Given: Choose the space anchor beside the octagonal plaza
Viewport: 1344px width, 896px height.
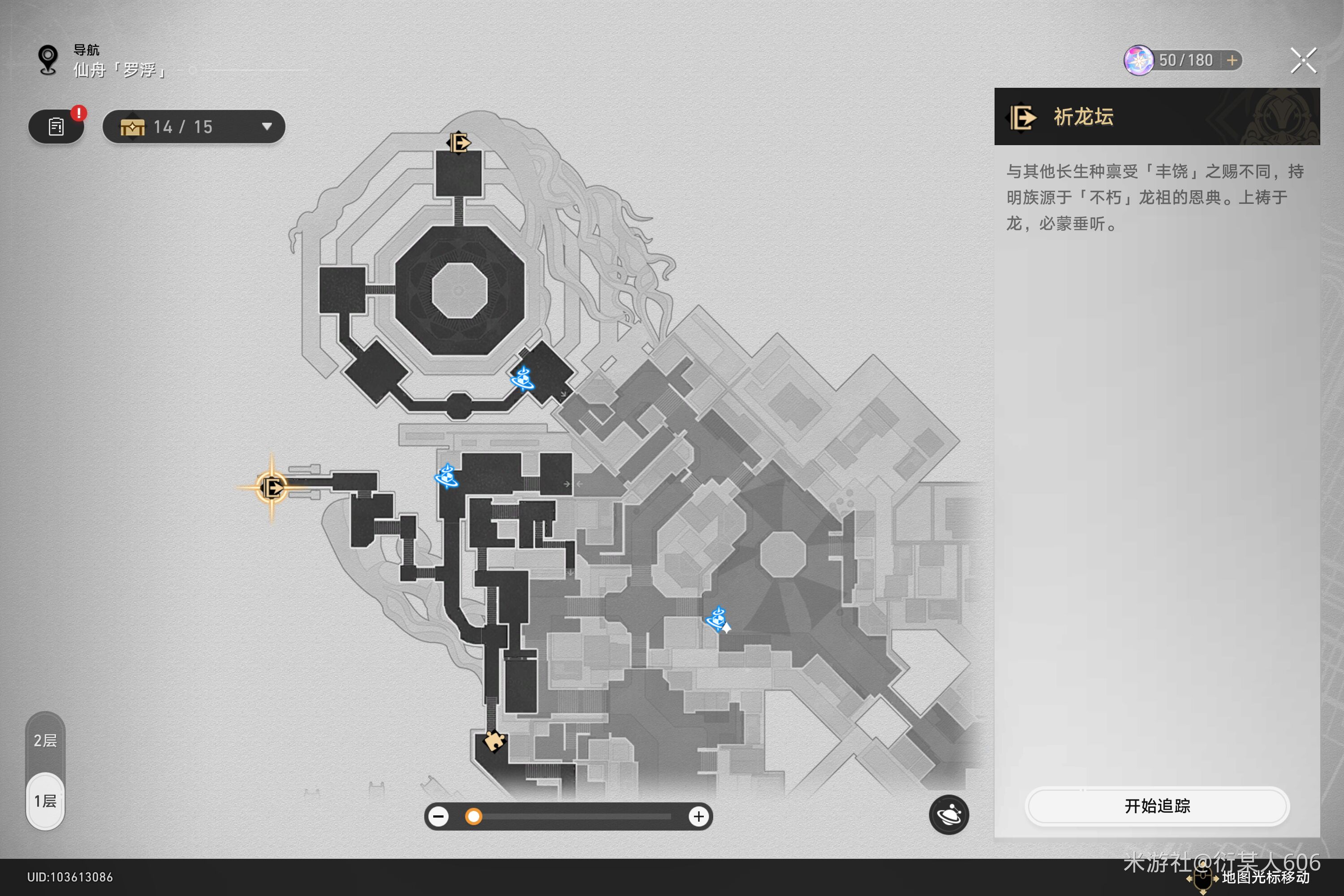Looking at the screenshot, I should pyautogui.click(x=522, y=378).
